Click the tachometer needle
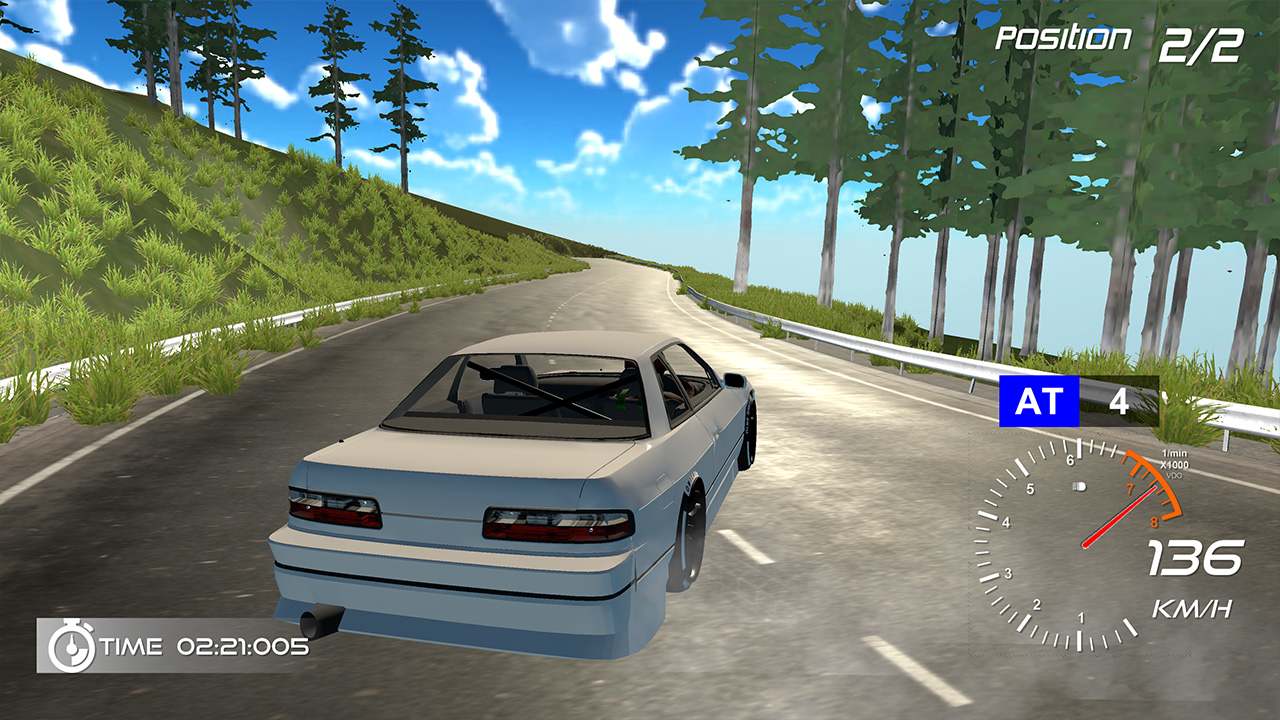 pyautogui.click(x=1117, y=517)
